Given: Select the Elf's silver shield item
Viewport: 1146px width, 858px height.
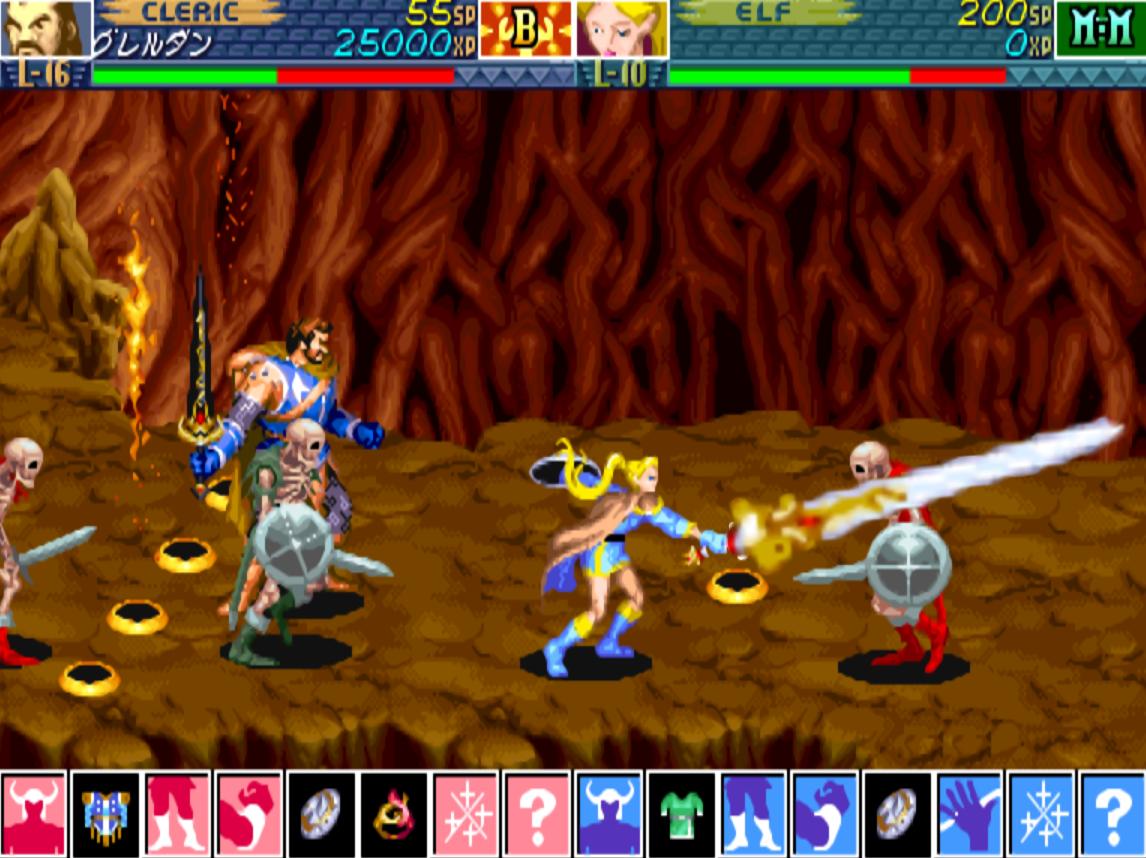Looking at the screenshot, I should pyautogui.click(x=897, y=814).
